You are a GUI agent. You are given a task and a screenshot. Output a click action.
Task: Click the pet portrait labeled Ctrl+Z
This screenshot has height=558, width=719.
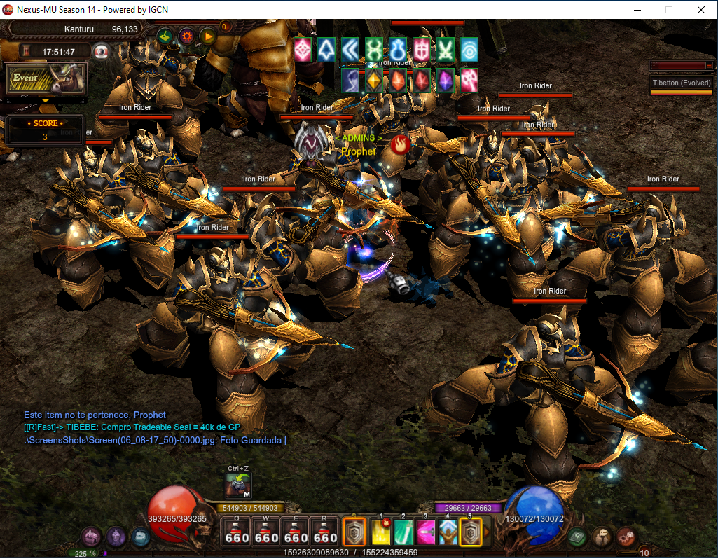237,484
